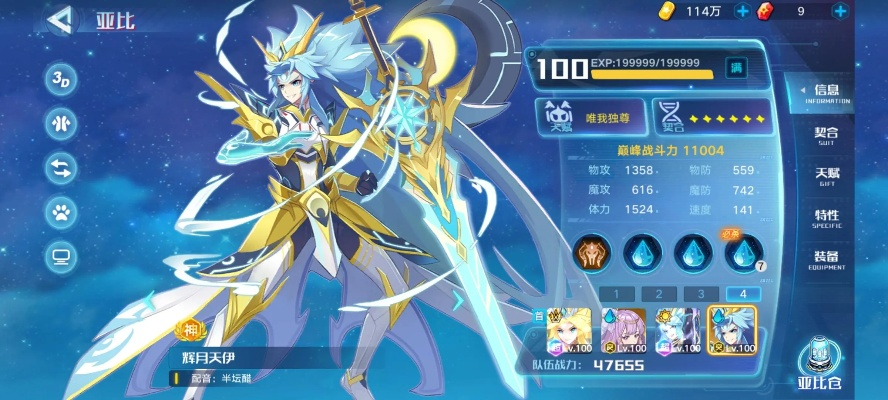Add red gems using plus button
This screenshot has width=888, height=400.
pyautogui.click(x=839, y=11)
